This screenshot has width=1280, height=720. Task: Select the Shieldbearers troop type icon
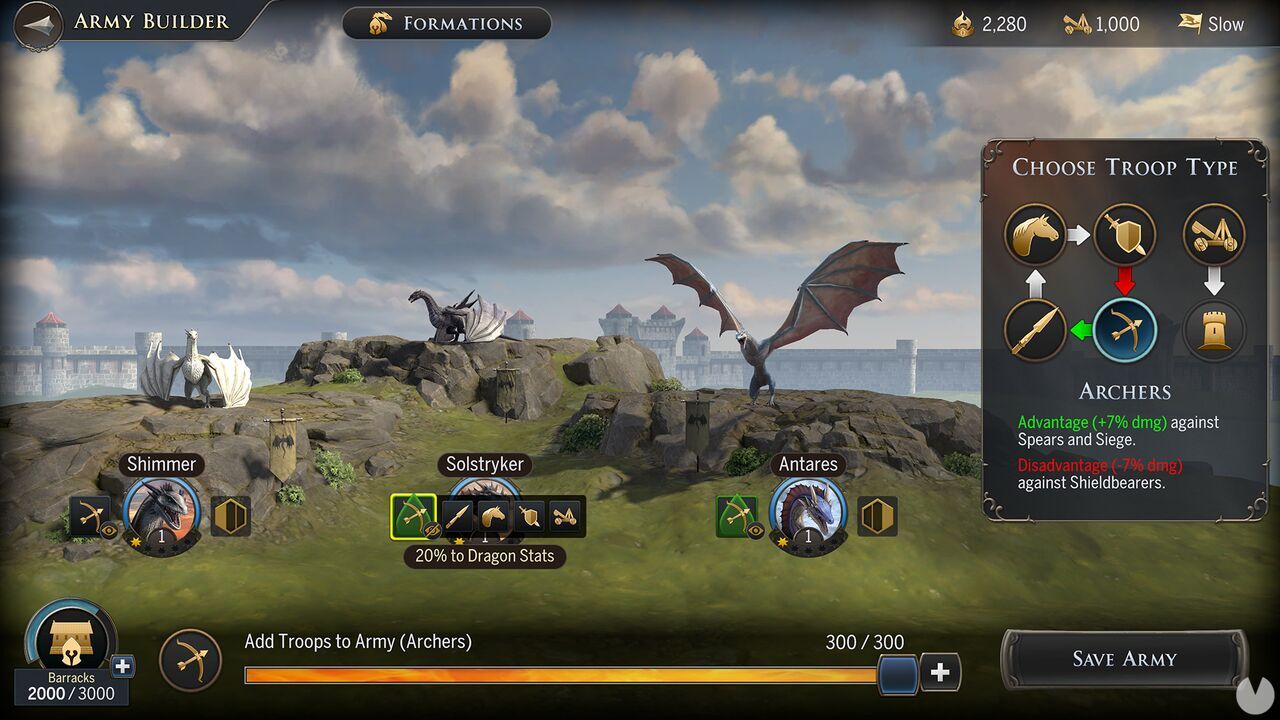click(x=1125, y=233)
